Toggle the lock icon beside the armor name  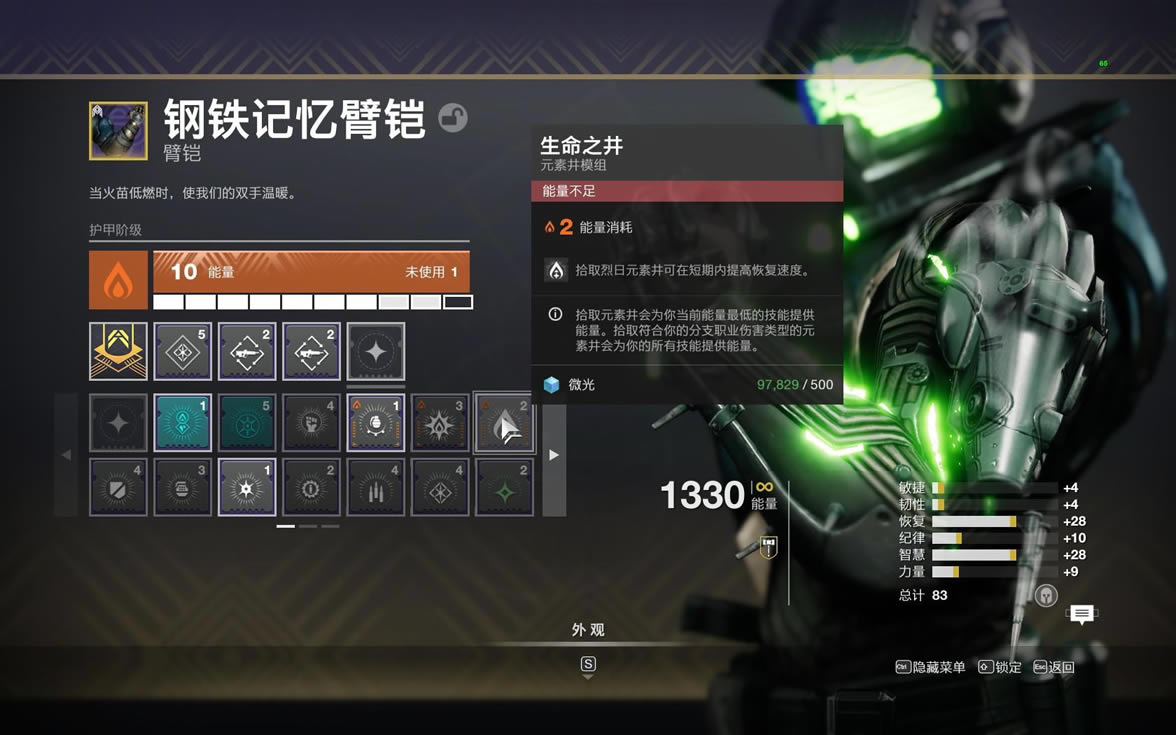pyautogui.click(x=453, y=118)
